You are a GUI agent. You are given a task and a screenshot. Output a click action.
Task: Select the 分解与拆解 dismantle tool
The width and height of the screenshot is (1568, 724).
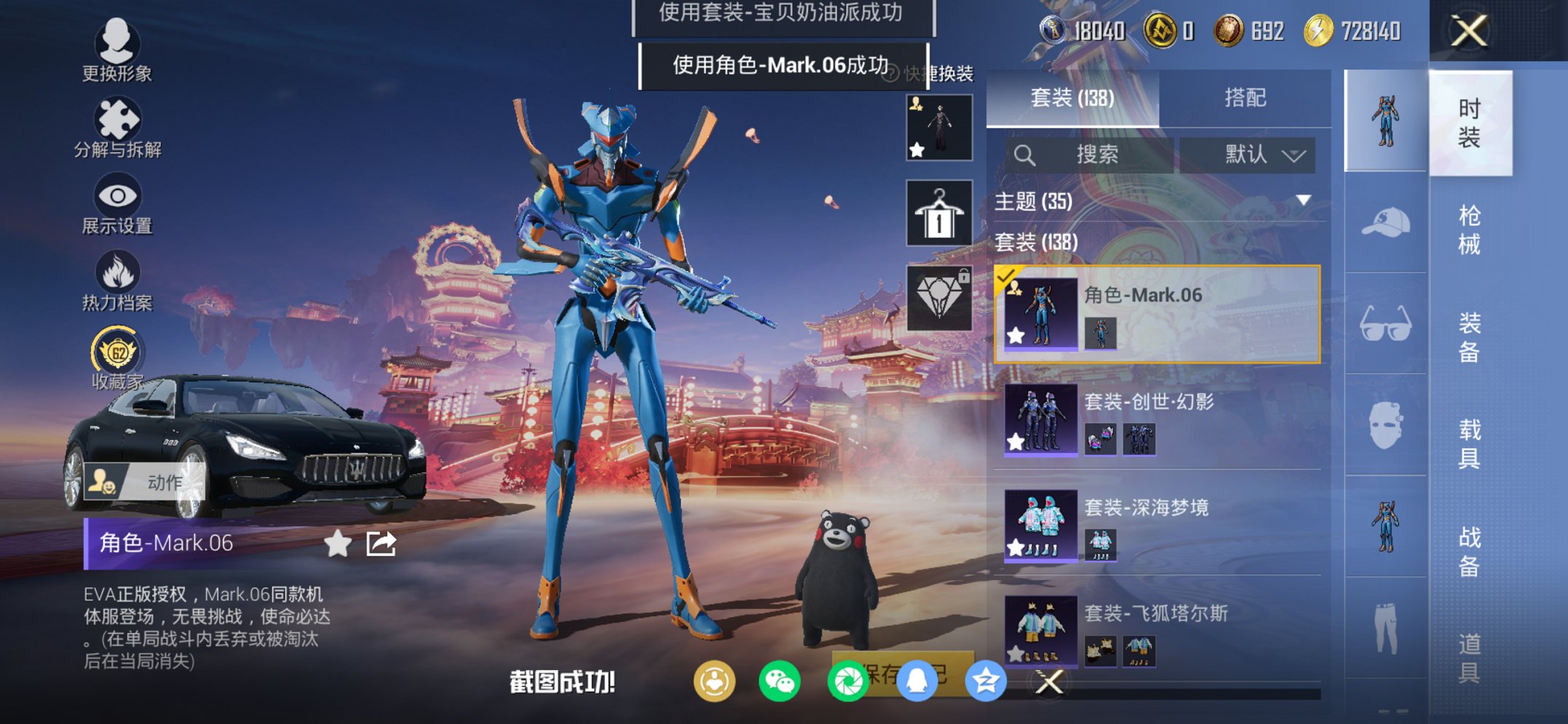click(x=119, y=122)
